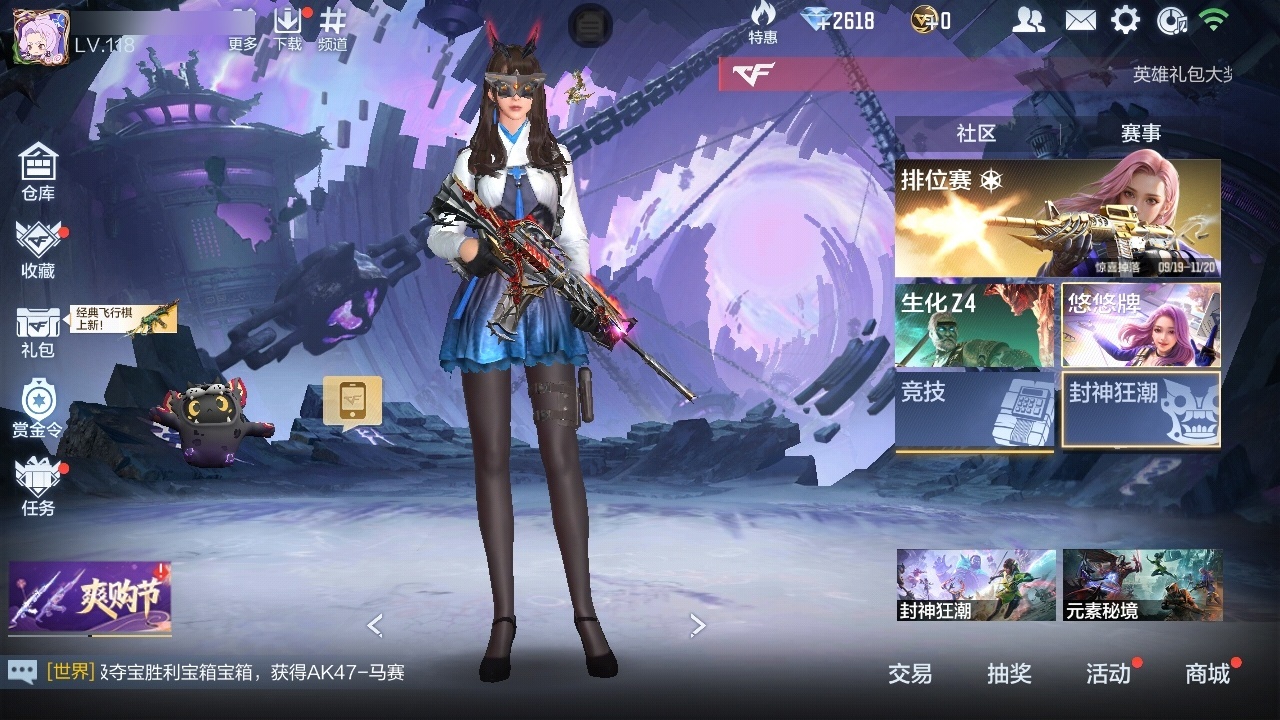Viewport: 1280px width, 720px height.
Task: Open the mail envelope inbox
Action: point(1080,20)
